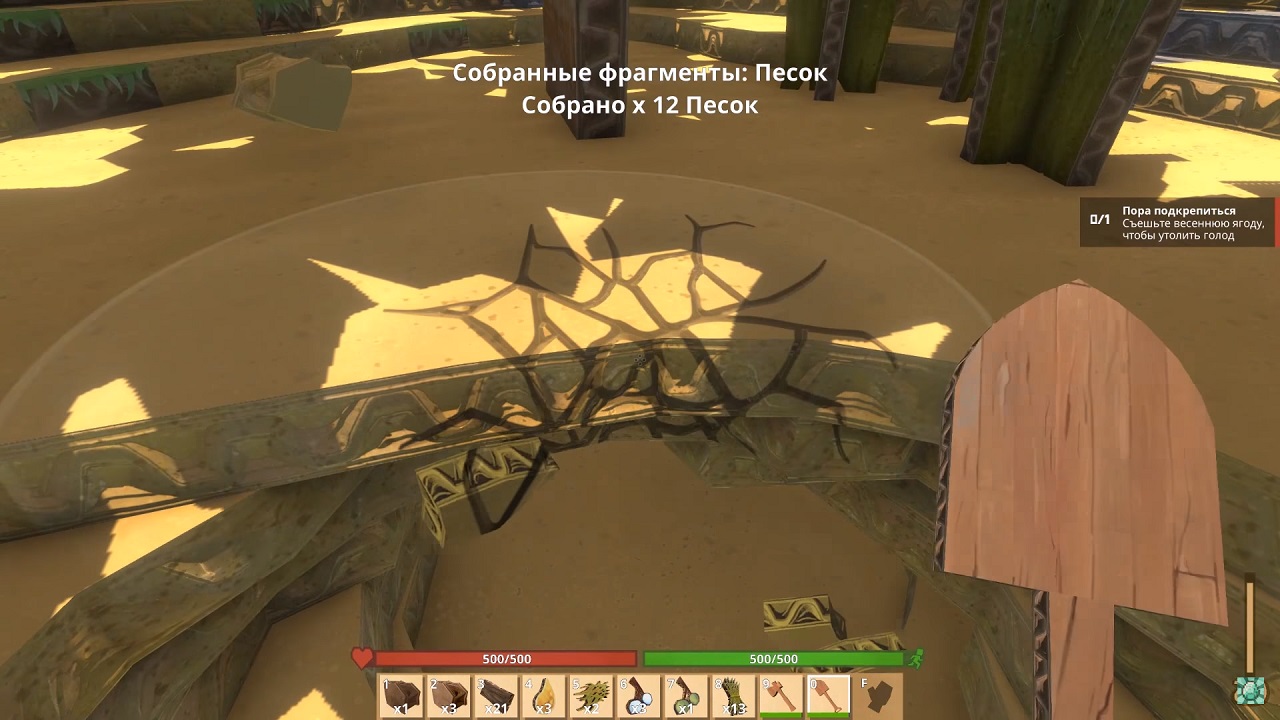Click the glove slot marked F
The width and height of the screenshot is (1280, 720).
(878, 696)
